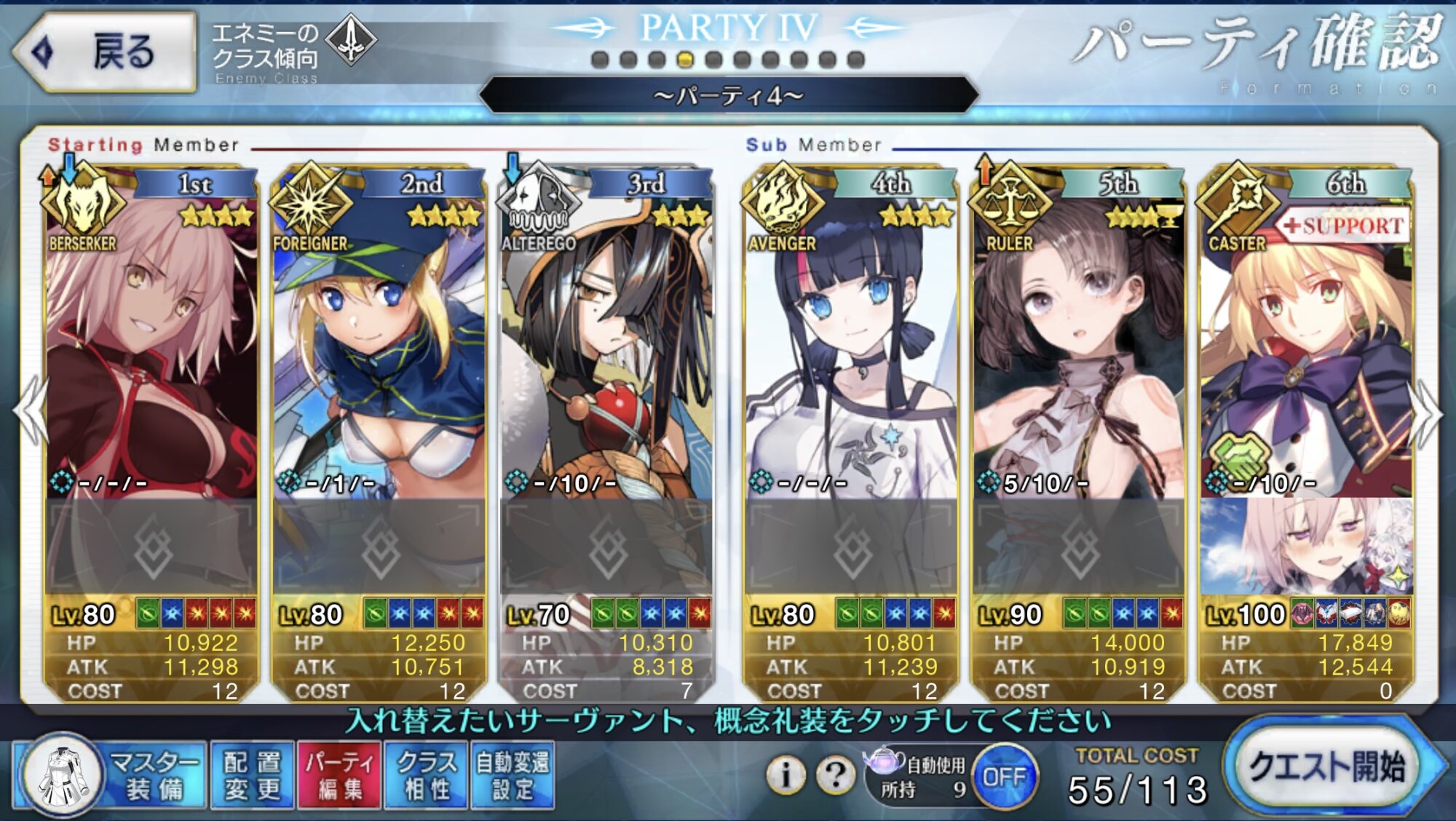Select the Ruler servant card
Screen dimensions: 1456x821
click(x=1078, y=349)
